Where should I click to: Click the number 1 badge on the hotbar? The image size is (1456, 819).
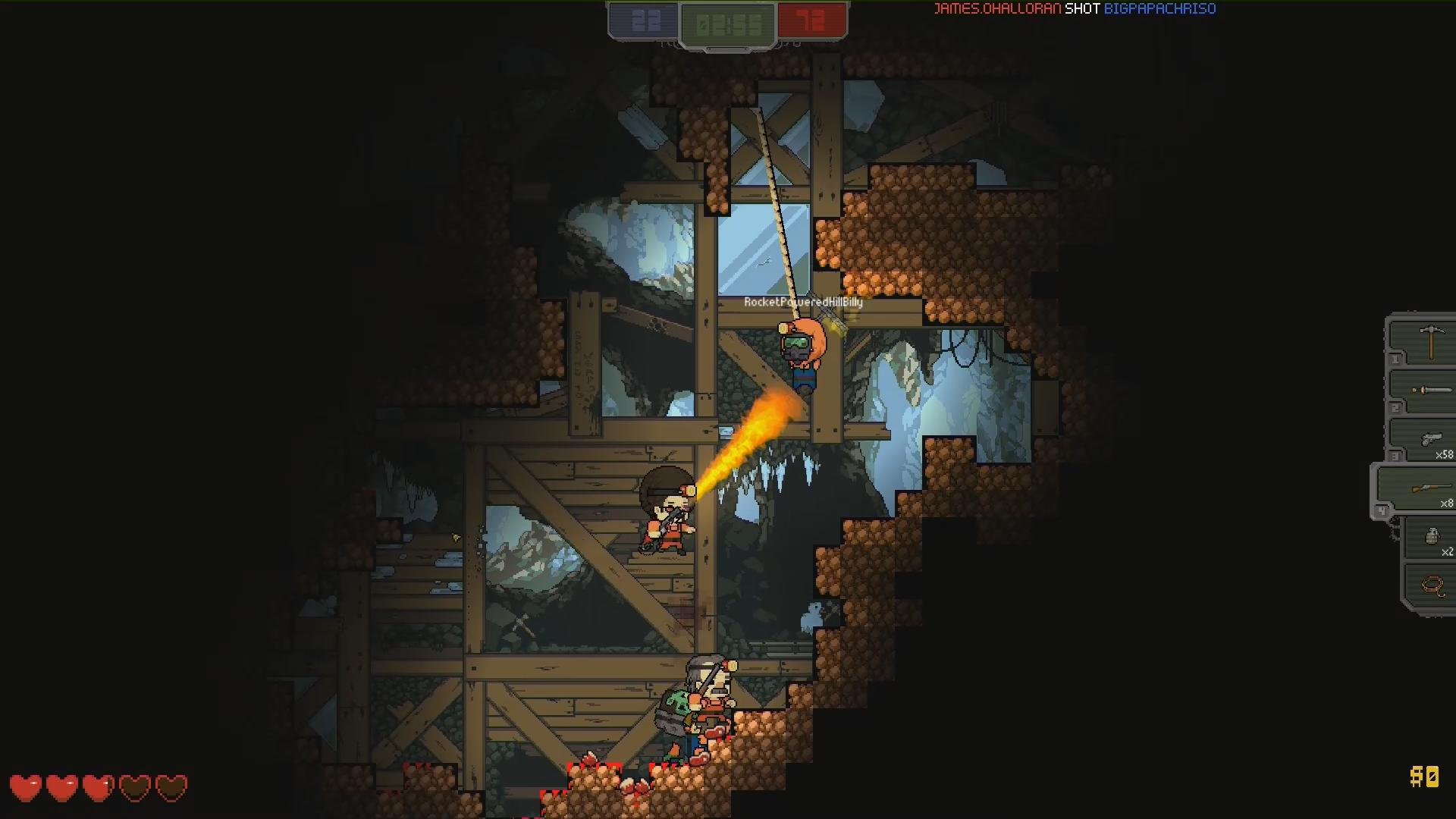point(1395,359)
